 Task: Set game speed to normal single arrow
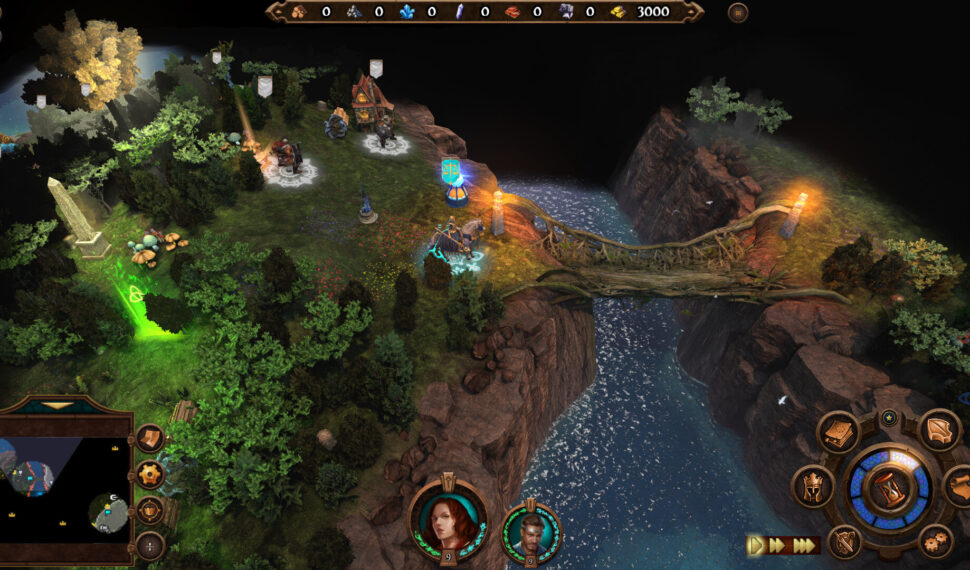(756, 545)
